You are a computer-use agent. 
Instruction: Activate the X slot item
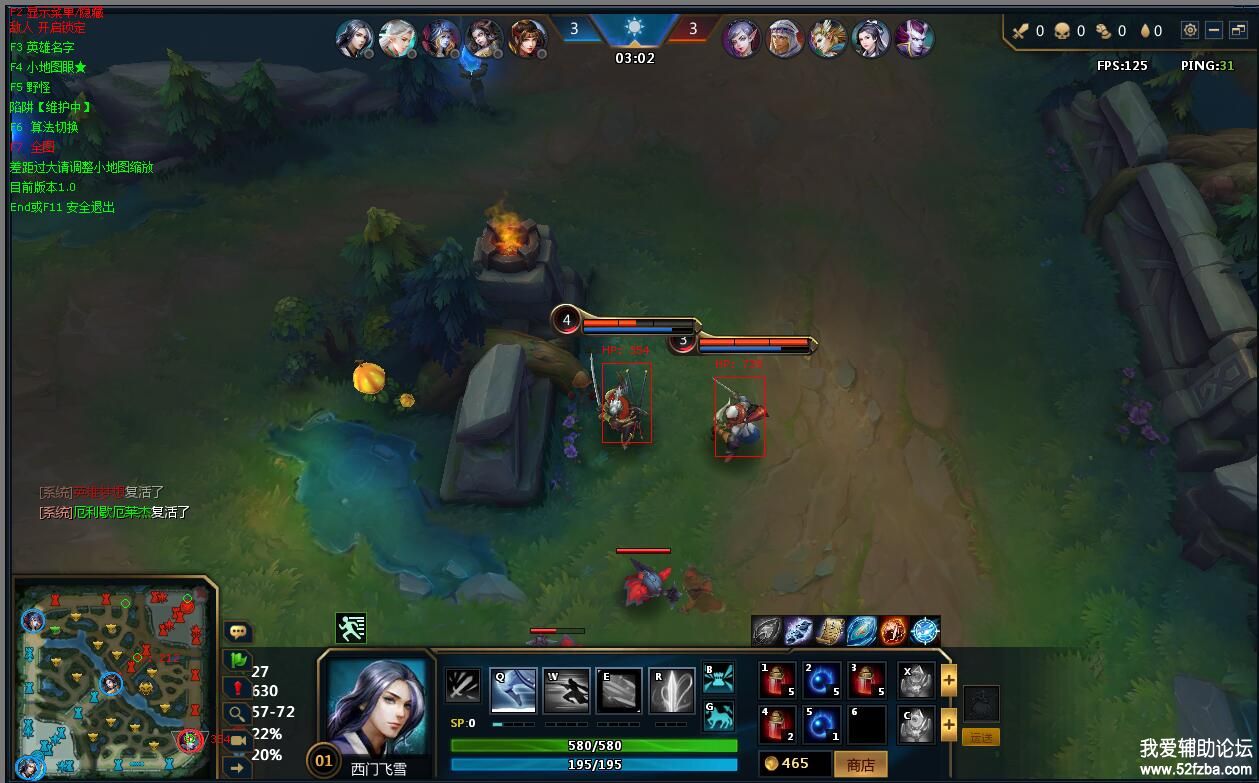916,681
